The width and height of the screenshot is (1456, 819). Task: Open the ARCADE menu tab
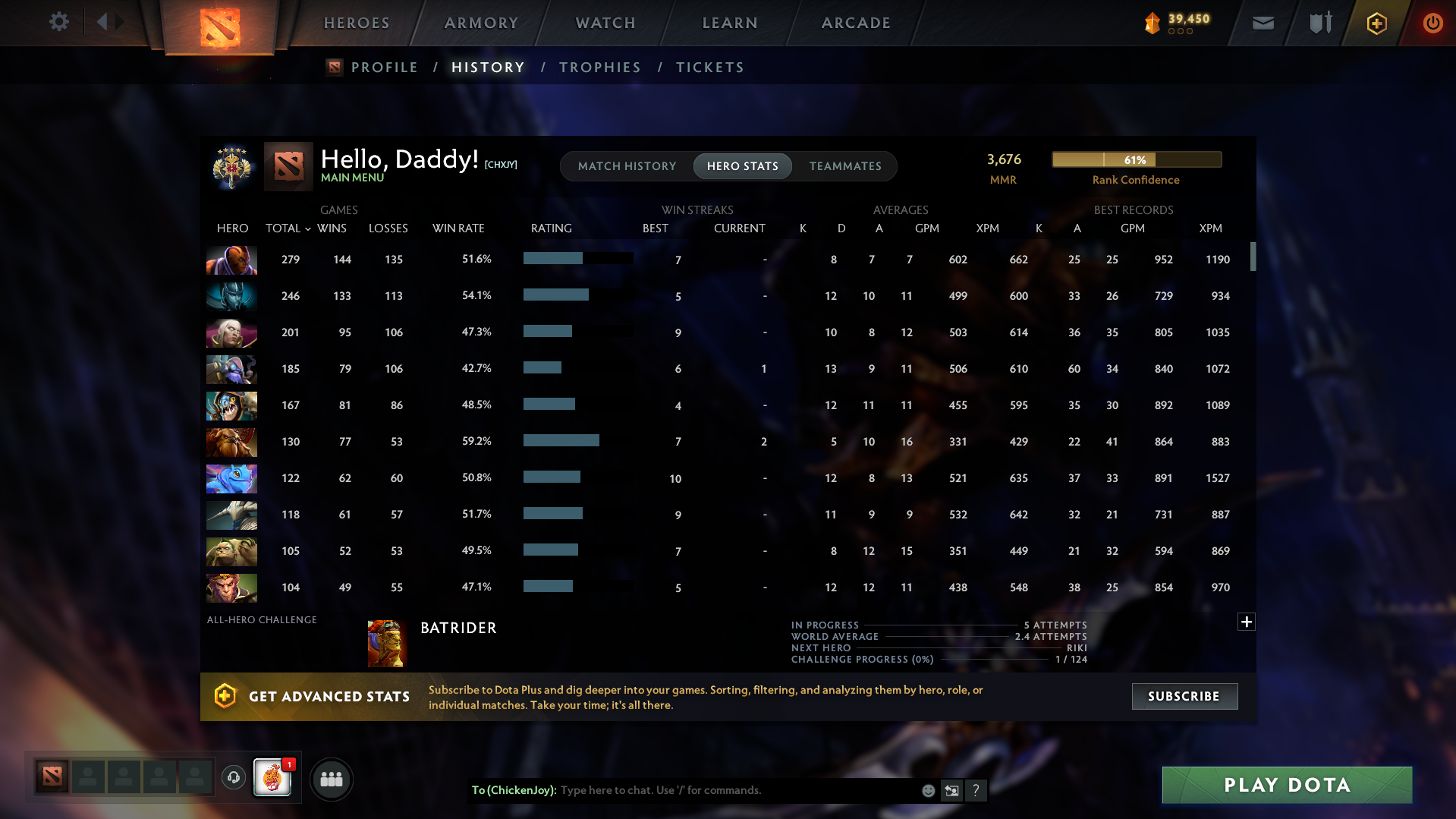click(856, 23)
